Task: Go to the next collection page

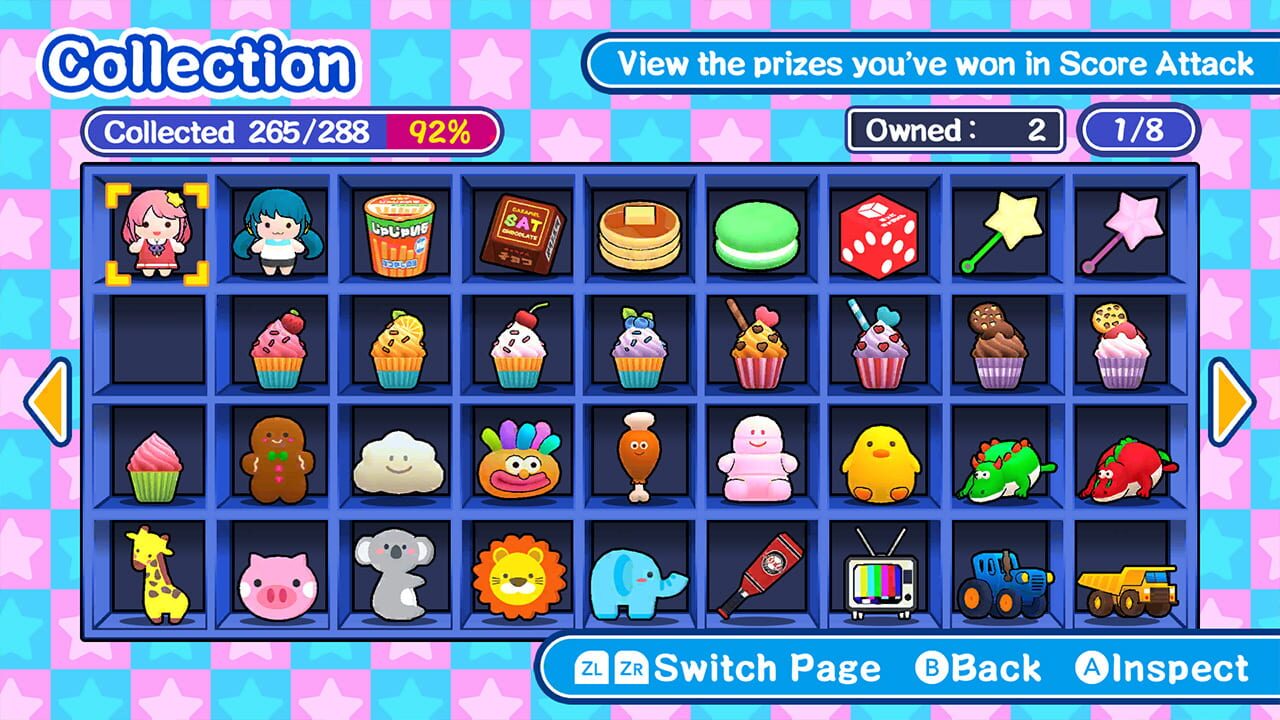Action: 1232,401
